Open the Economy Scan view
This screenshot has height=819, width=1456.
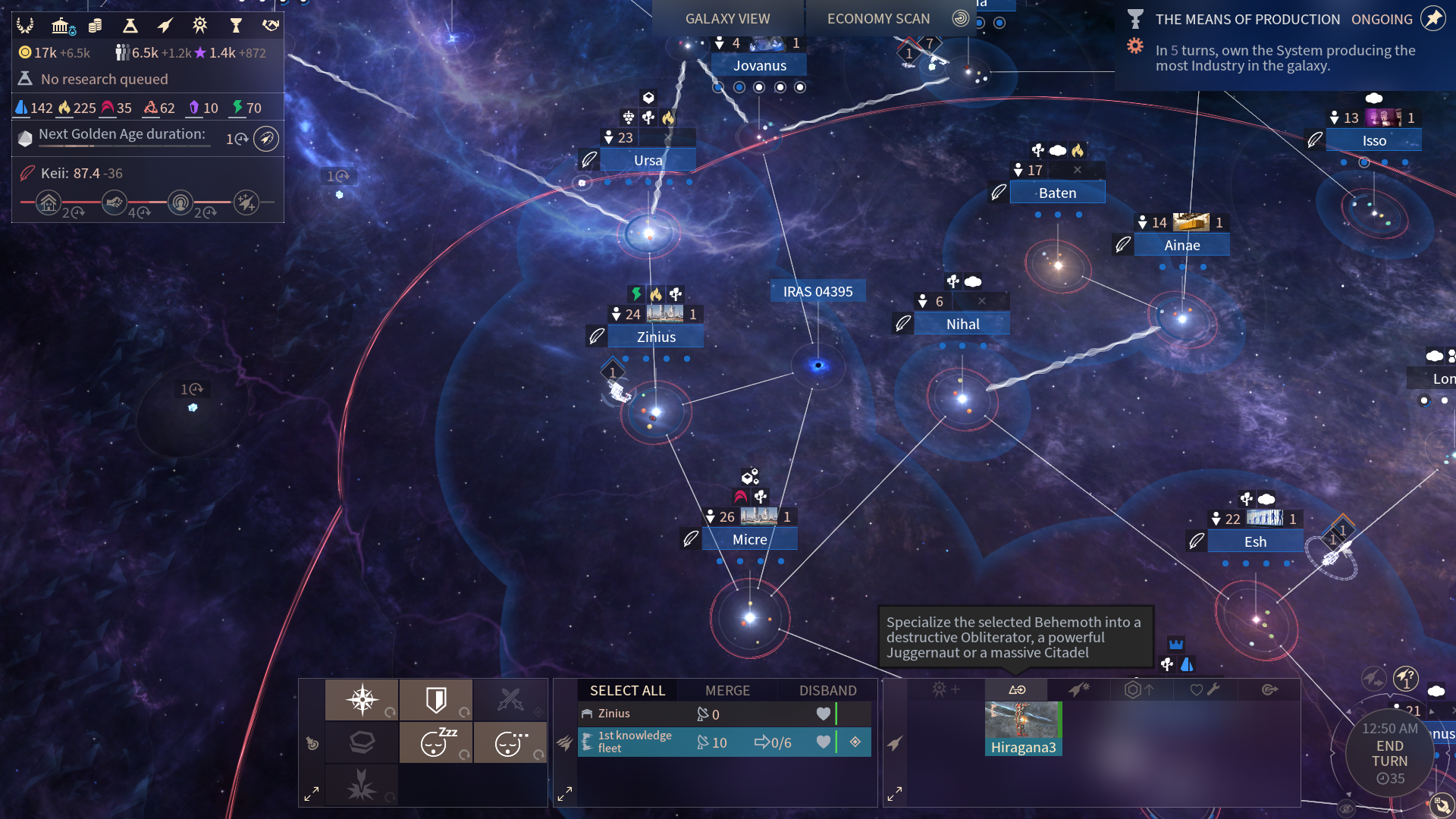pyautogui.click(x=878, y=19)
